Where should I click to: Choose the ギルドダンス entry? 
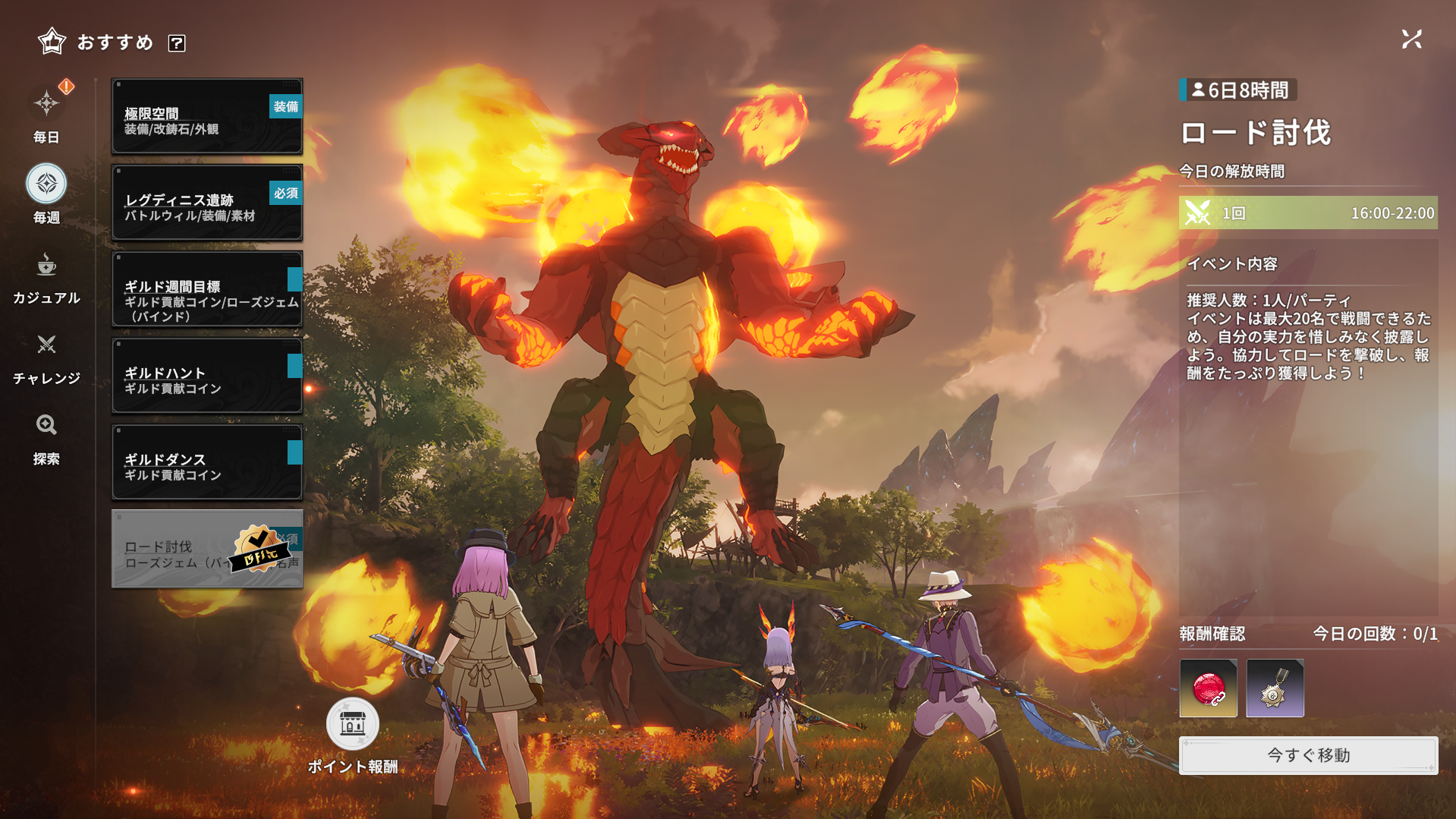point(206,462)
